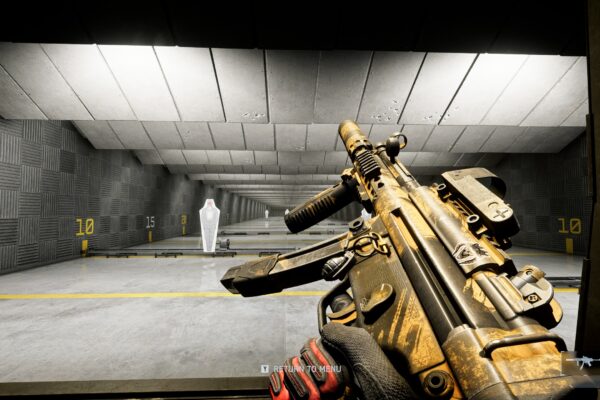Click the Return to Menu label
The image size is (600, 400).
pos(307,369)
